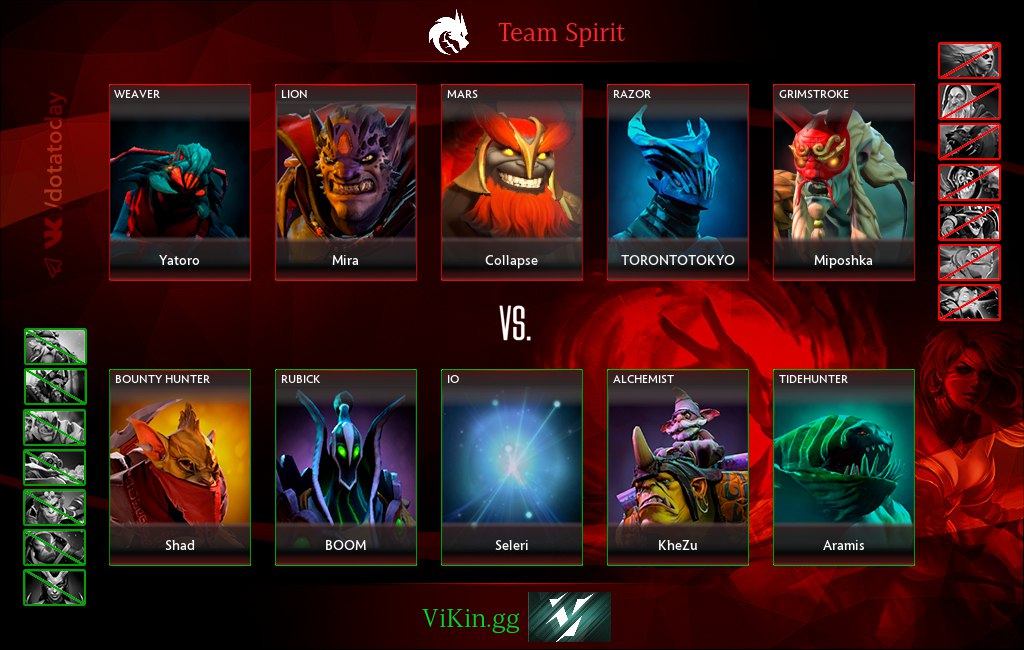This screenshot has height=650, width=1024.
Task: Select TORONTOTOKYO's Razor card
Action: [678, 182]
